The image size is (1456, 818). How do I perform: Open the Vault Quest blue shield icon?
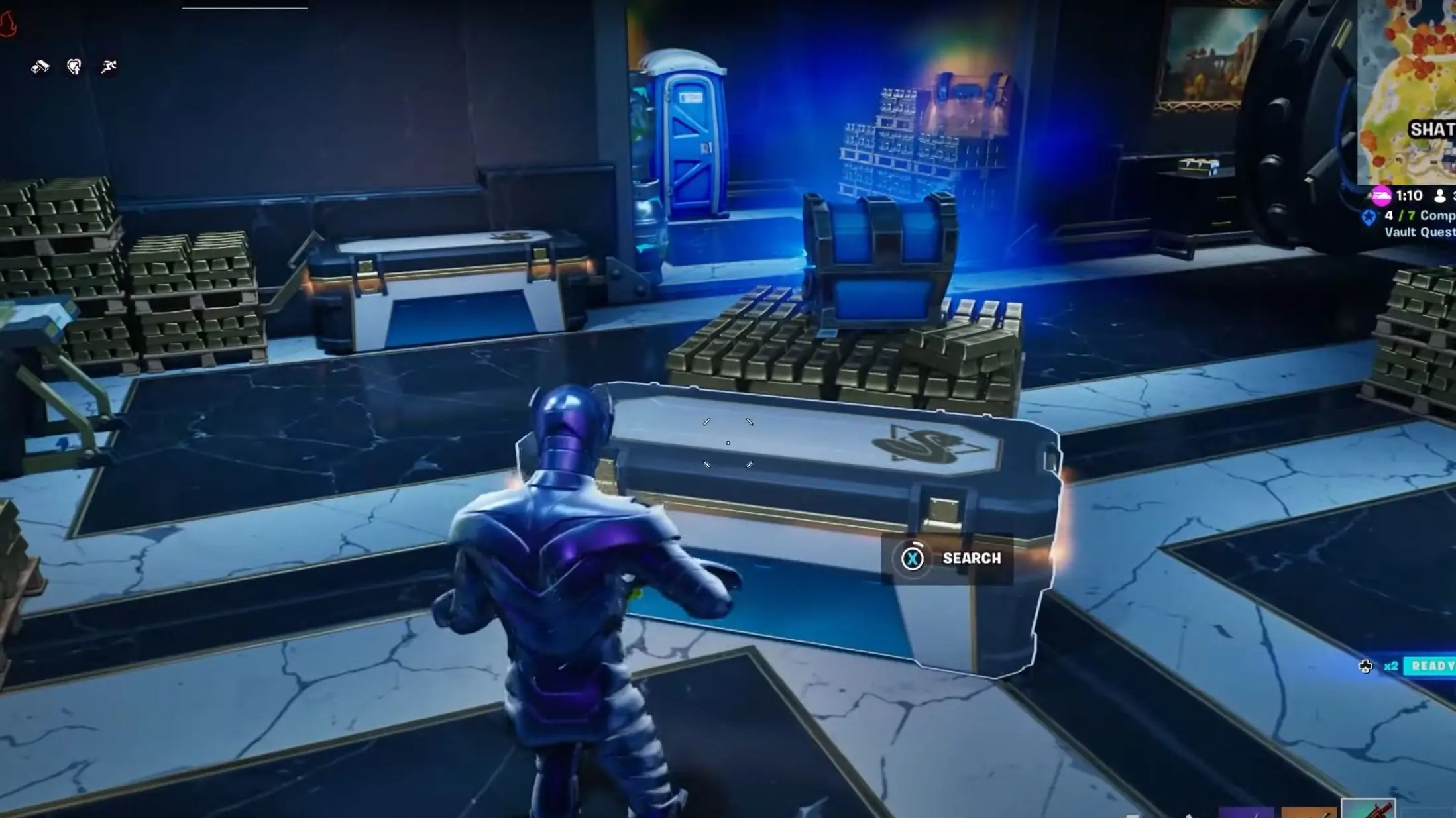click(x=1367, y=217)
